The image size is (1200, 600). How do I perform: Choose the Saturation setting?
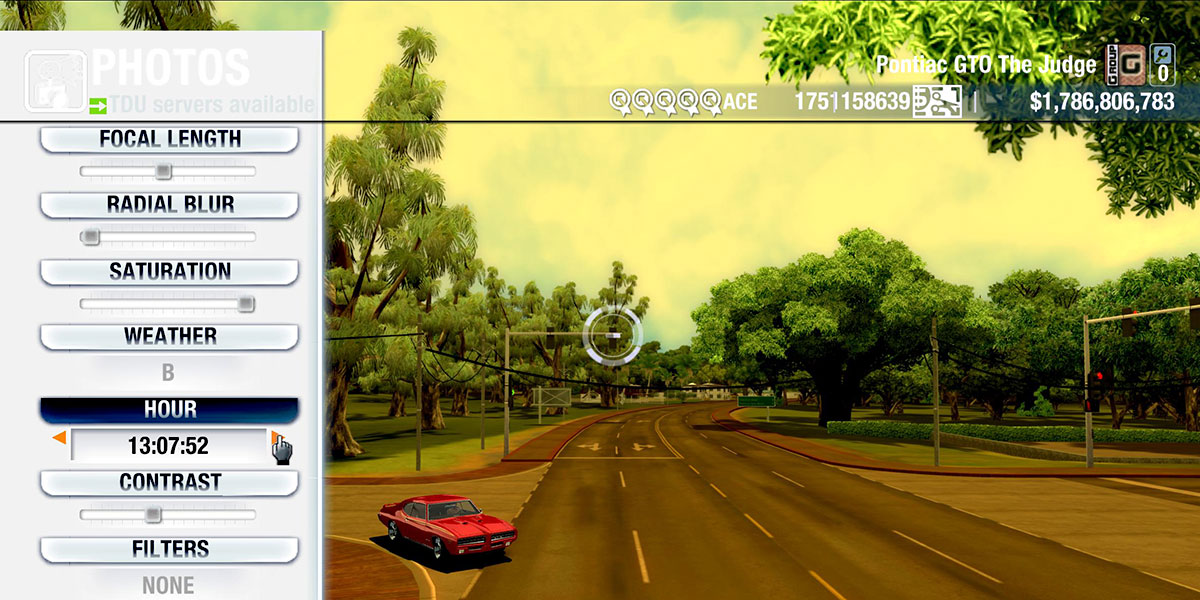(169, 271)
